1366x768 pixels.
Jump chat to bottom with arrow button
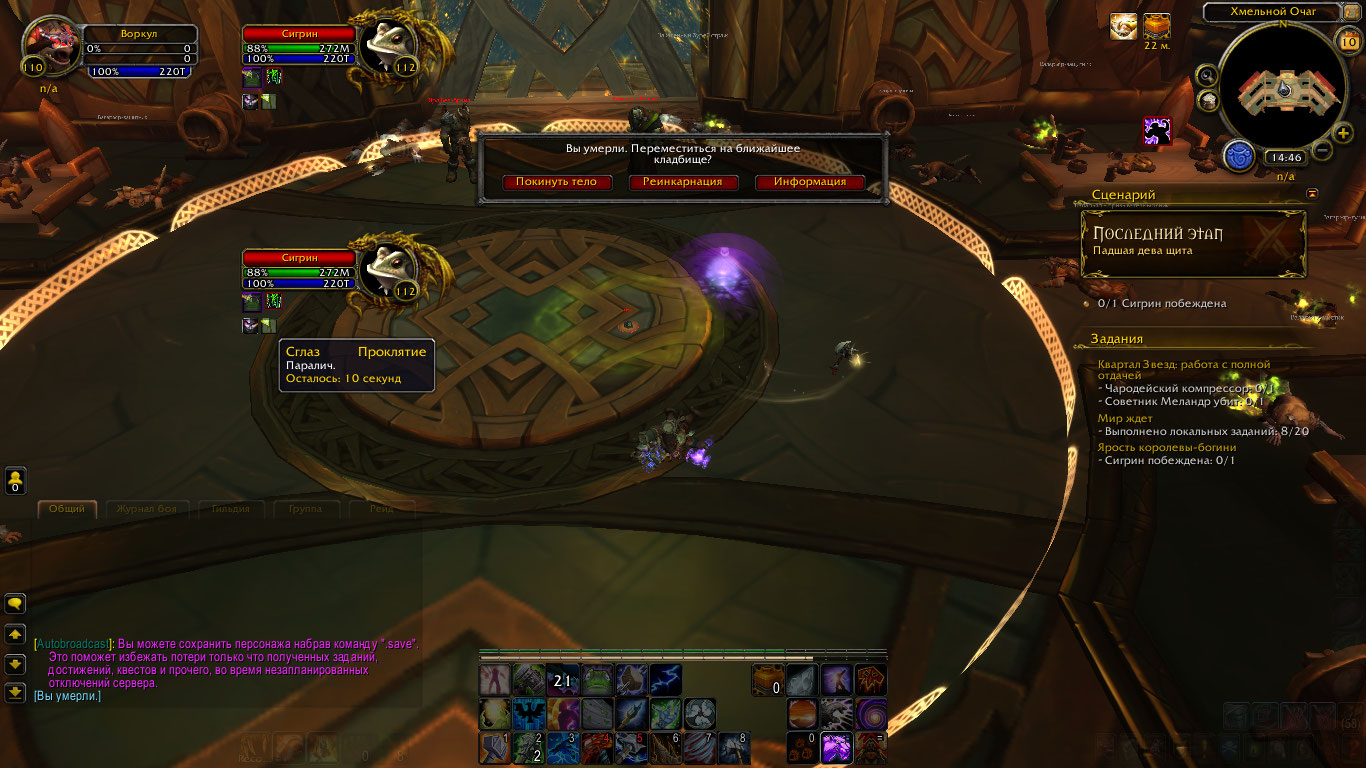pyautogui.click(x=15, y=691)
